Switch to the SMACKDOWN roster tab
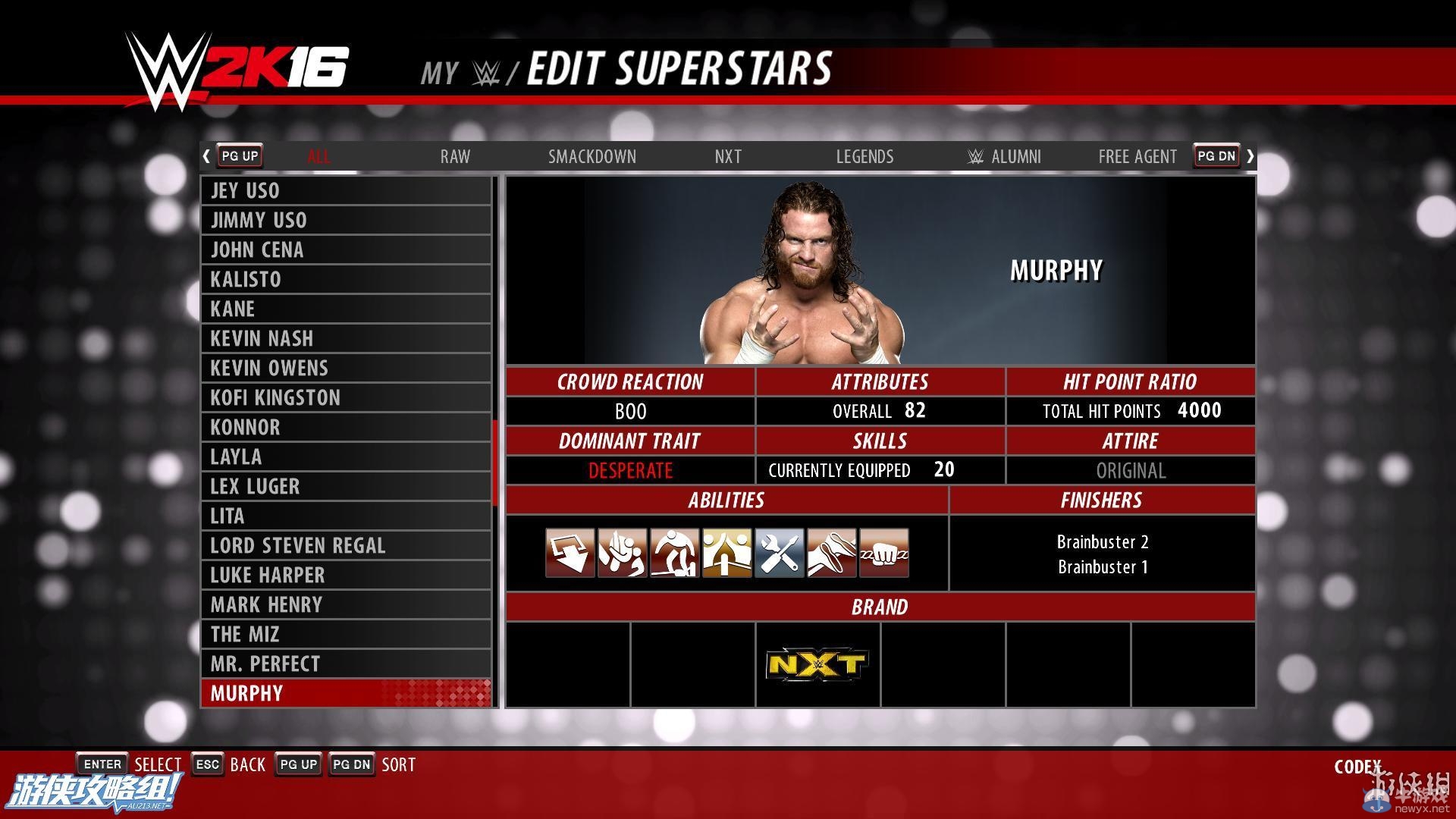This screenshot has height=819, width=1456. pos(592,156)
